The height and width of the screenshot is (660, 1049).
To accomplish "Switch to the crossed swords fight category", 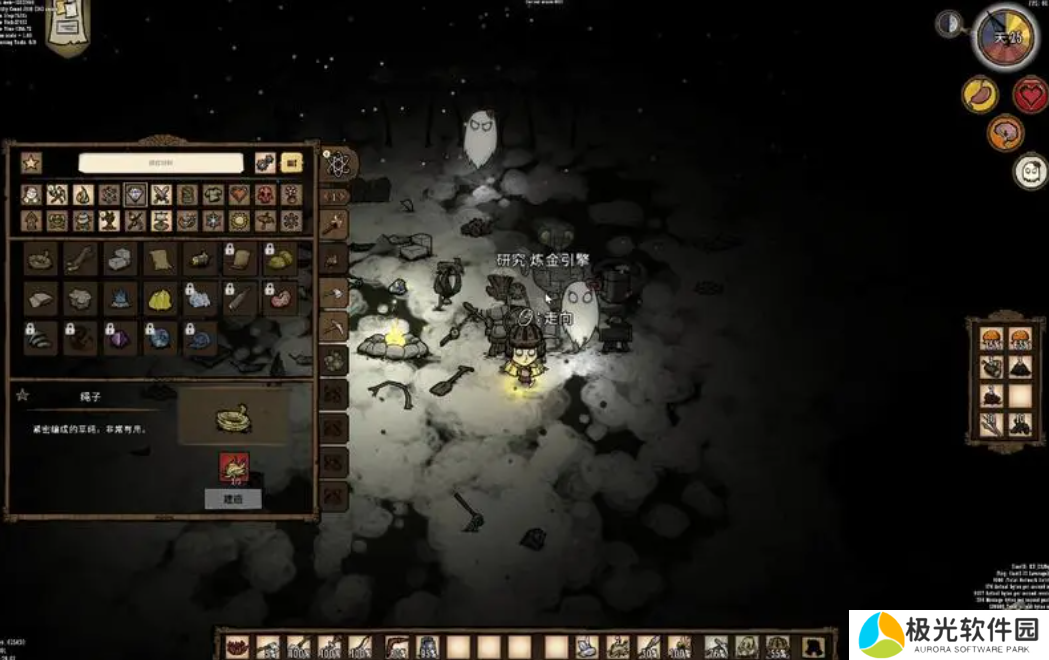I will click(161, 194).
